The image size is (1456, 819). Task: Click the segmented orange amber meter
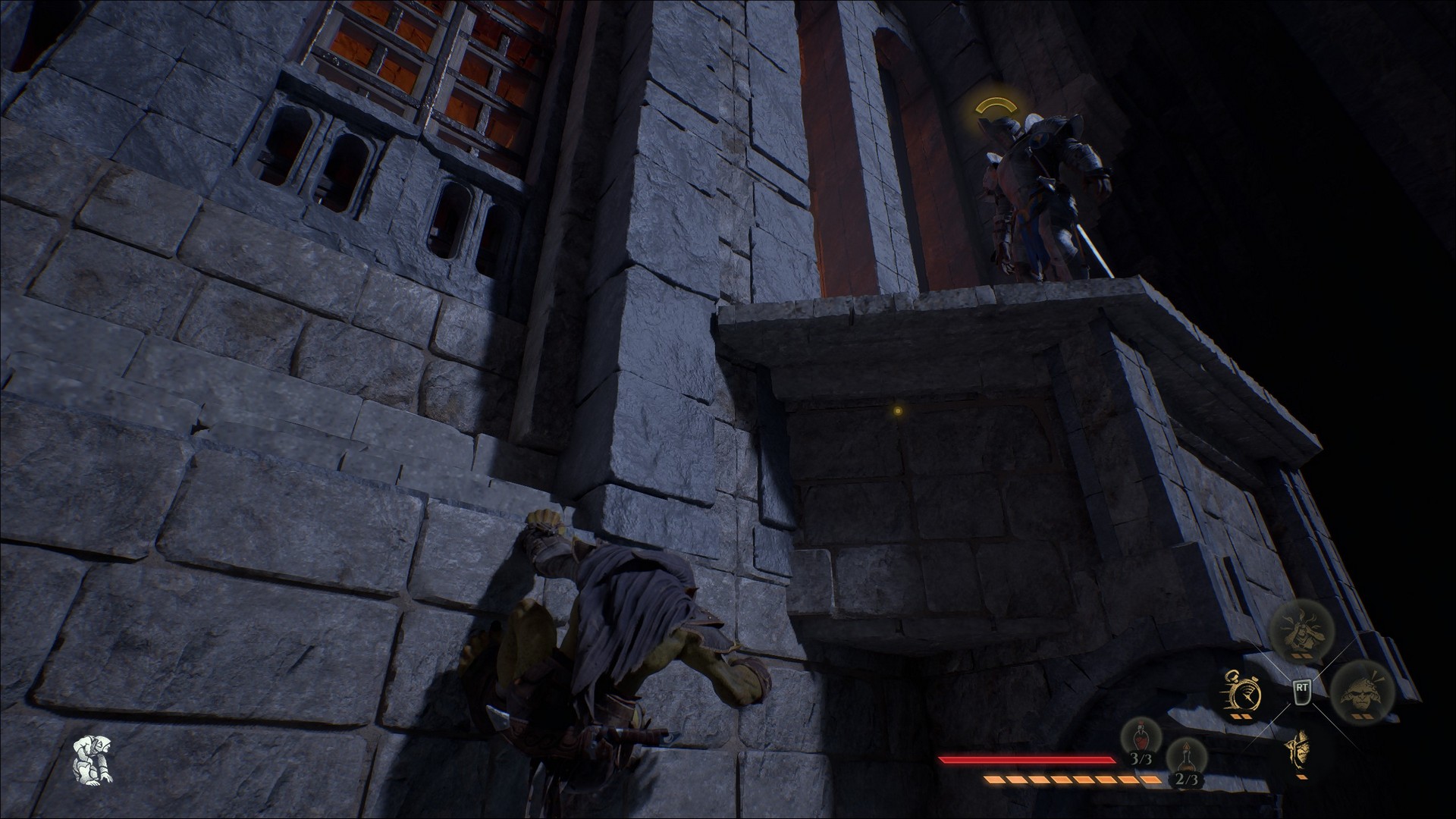1073,780
